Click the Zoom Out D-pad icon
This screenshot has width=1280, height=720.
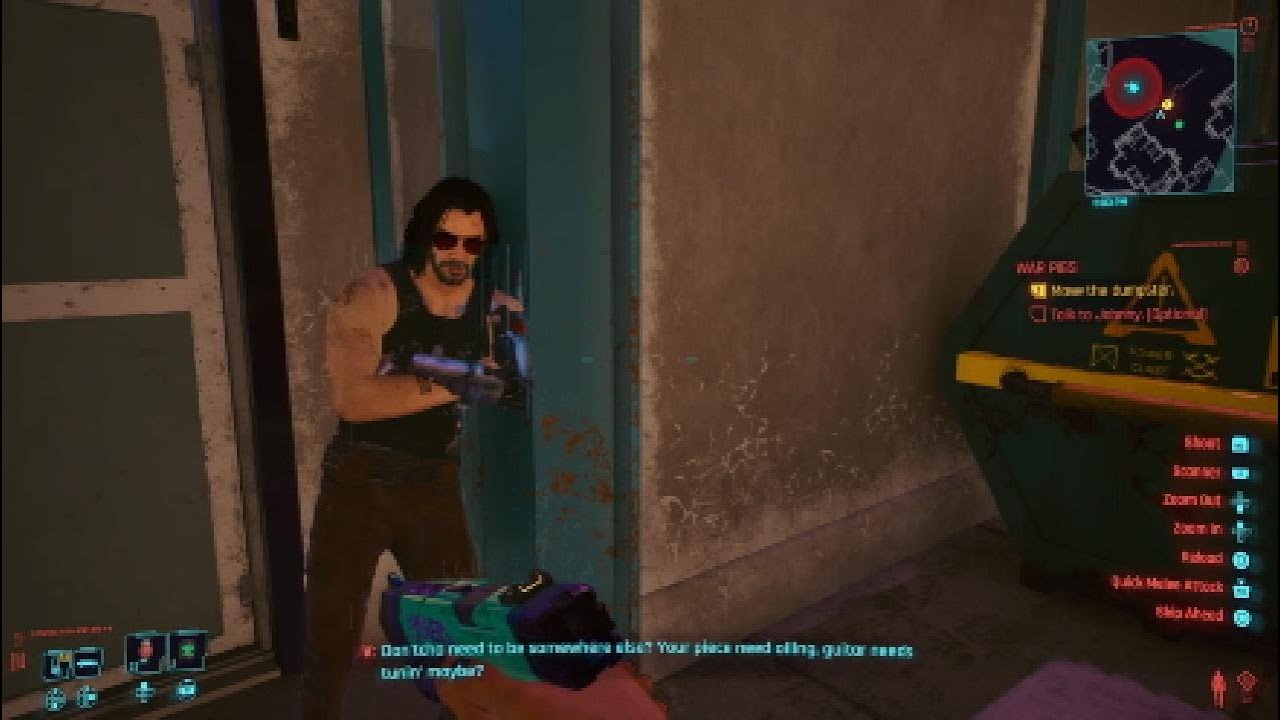(x=1242, y=501)
